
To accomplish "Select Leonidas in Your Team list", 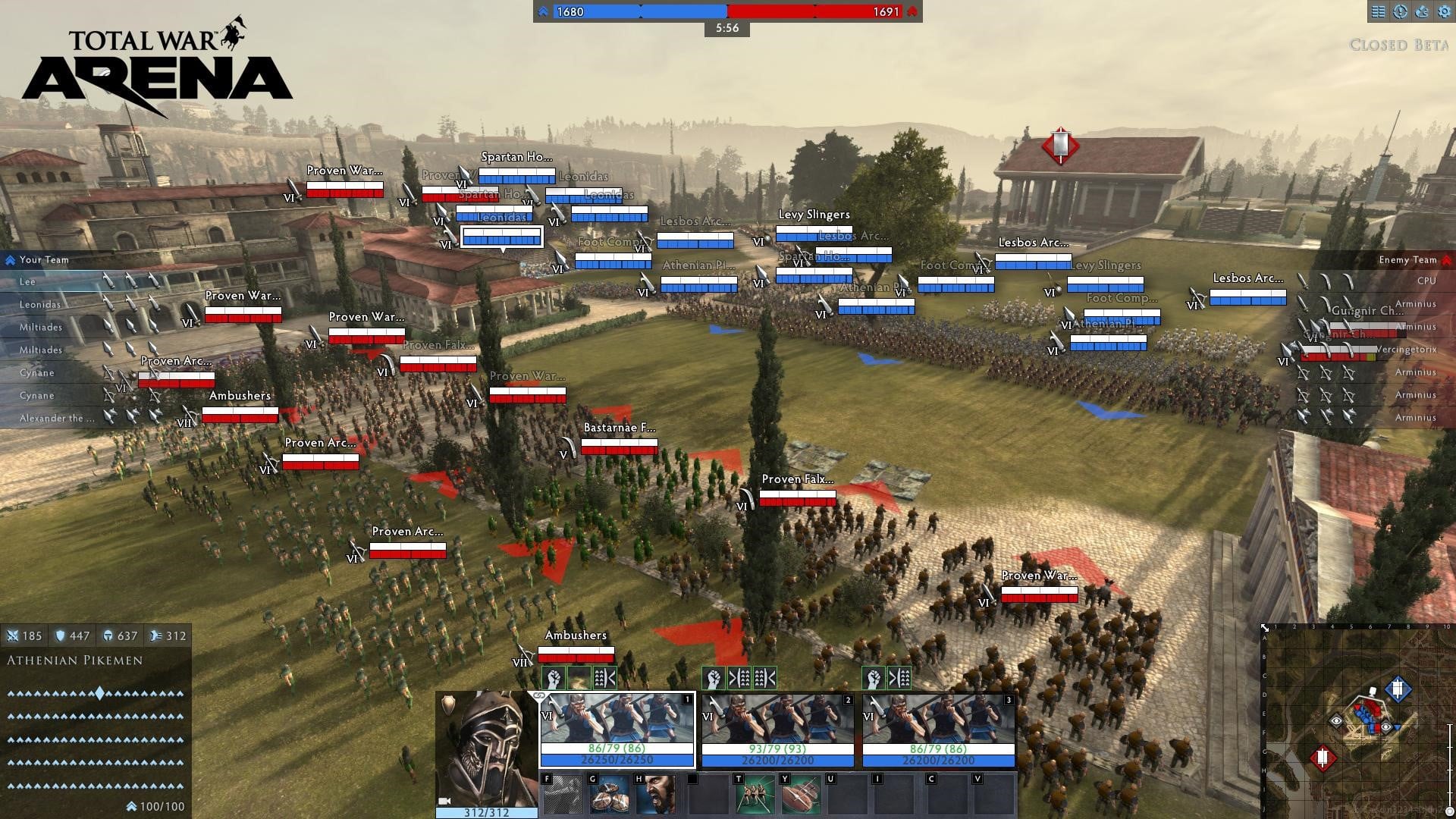I will [x=40, y=304].
